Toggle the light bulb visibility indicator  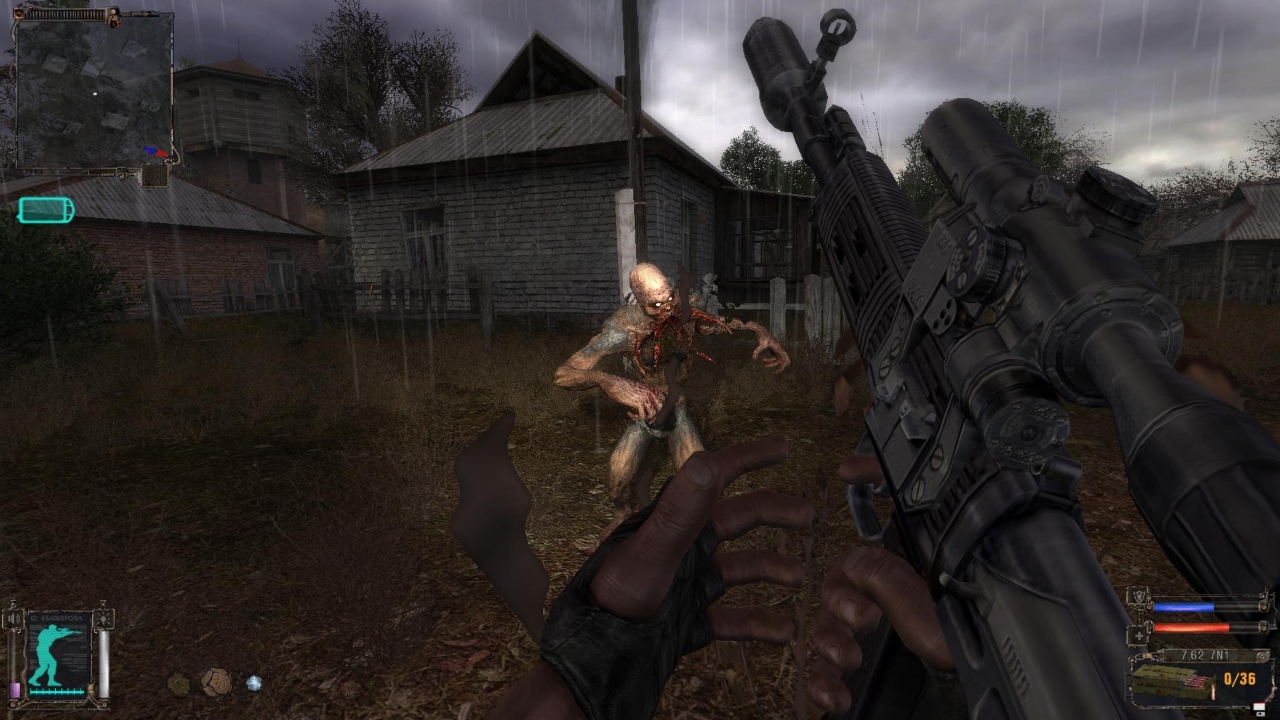pyautogui.click(x=104, y=618)
